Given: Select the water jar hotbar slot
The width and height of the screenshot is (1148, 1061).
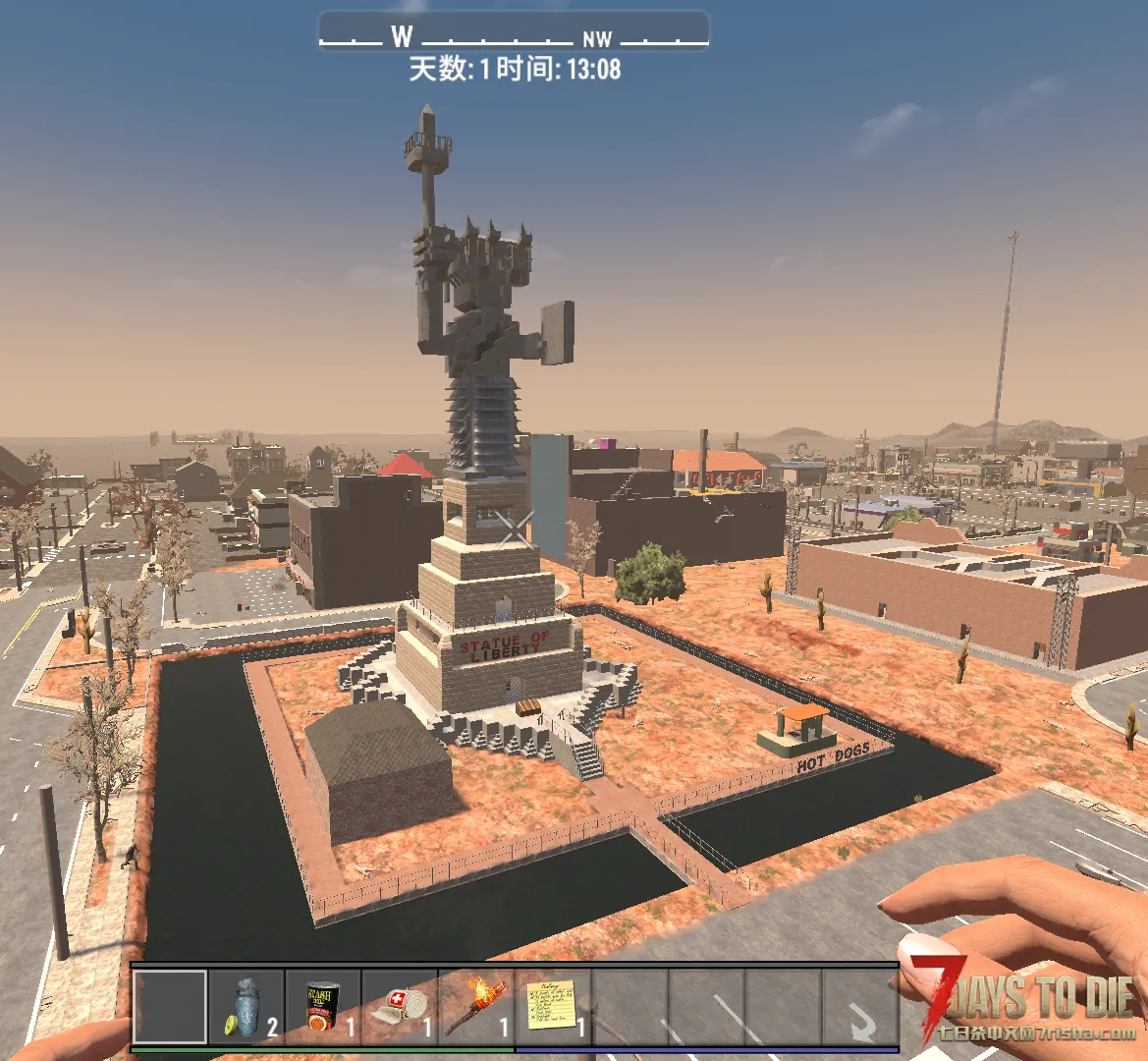Looking at the screenshot, I should pos(246,1007).
